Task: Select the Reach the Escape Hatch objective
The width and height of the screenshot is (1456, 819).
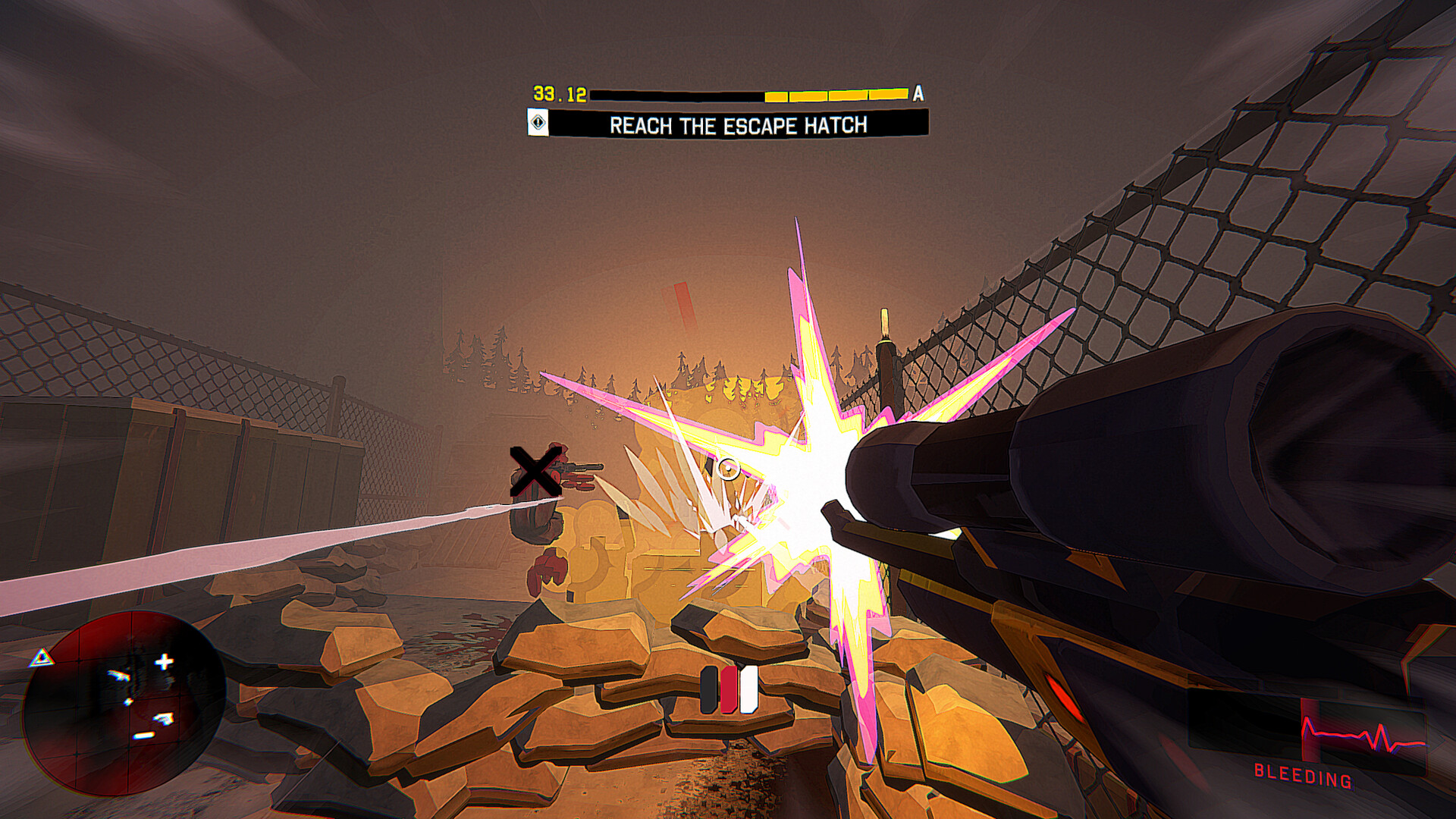Action: pos(737,124)
